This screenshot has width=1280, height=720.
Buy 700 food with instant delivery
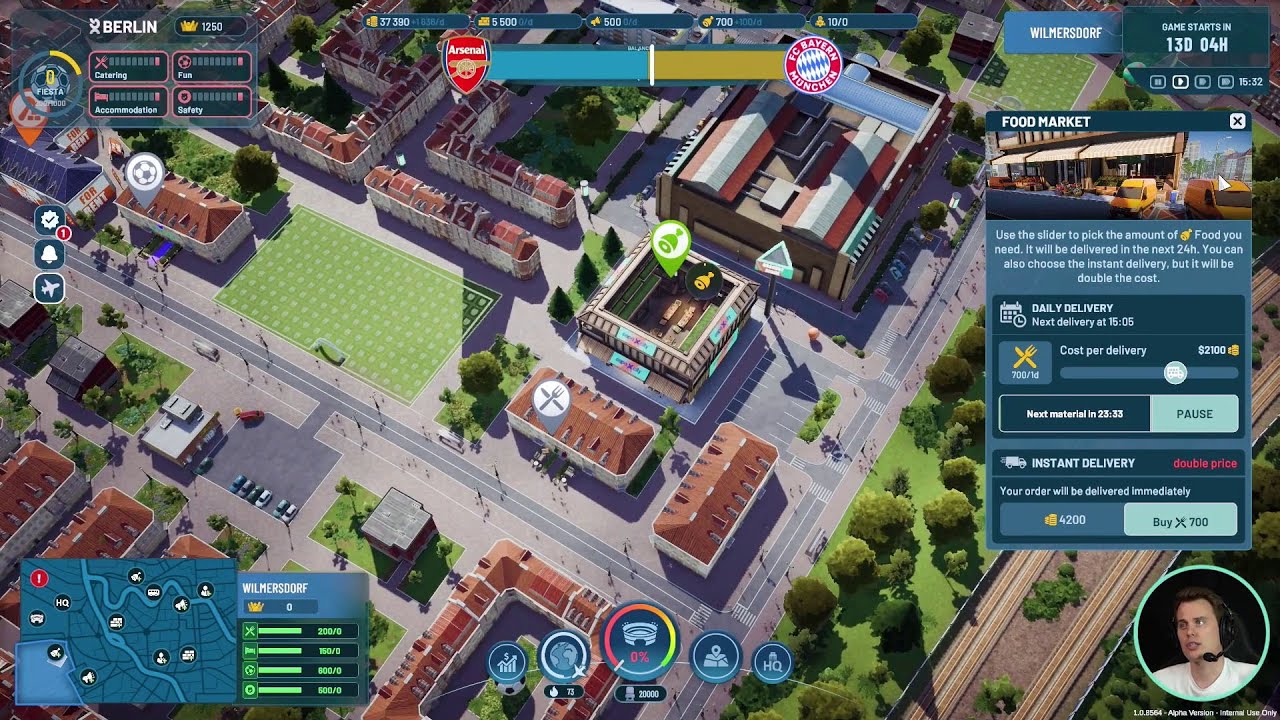1180,521
